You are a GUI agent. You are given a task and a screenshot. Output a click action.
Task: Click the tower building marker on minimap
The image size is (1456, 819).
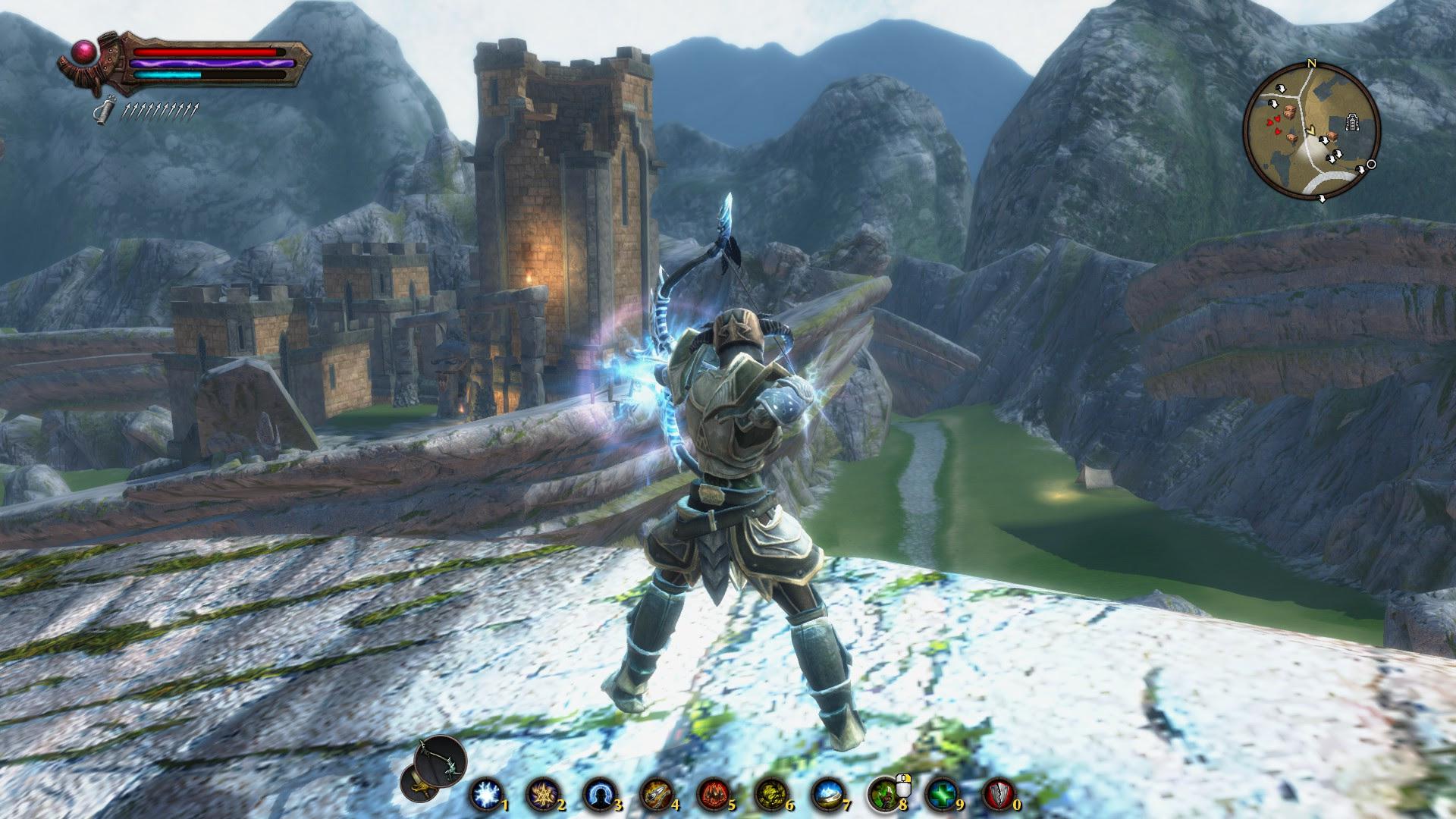pyautogui.click(x=1351, y=123)
